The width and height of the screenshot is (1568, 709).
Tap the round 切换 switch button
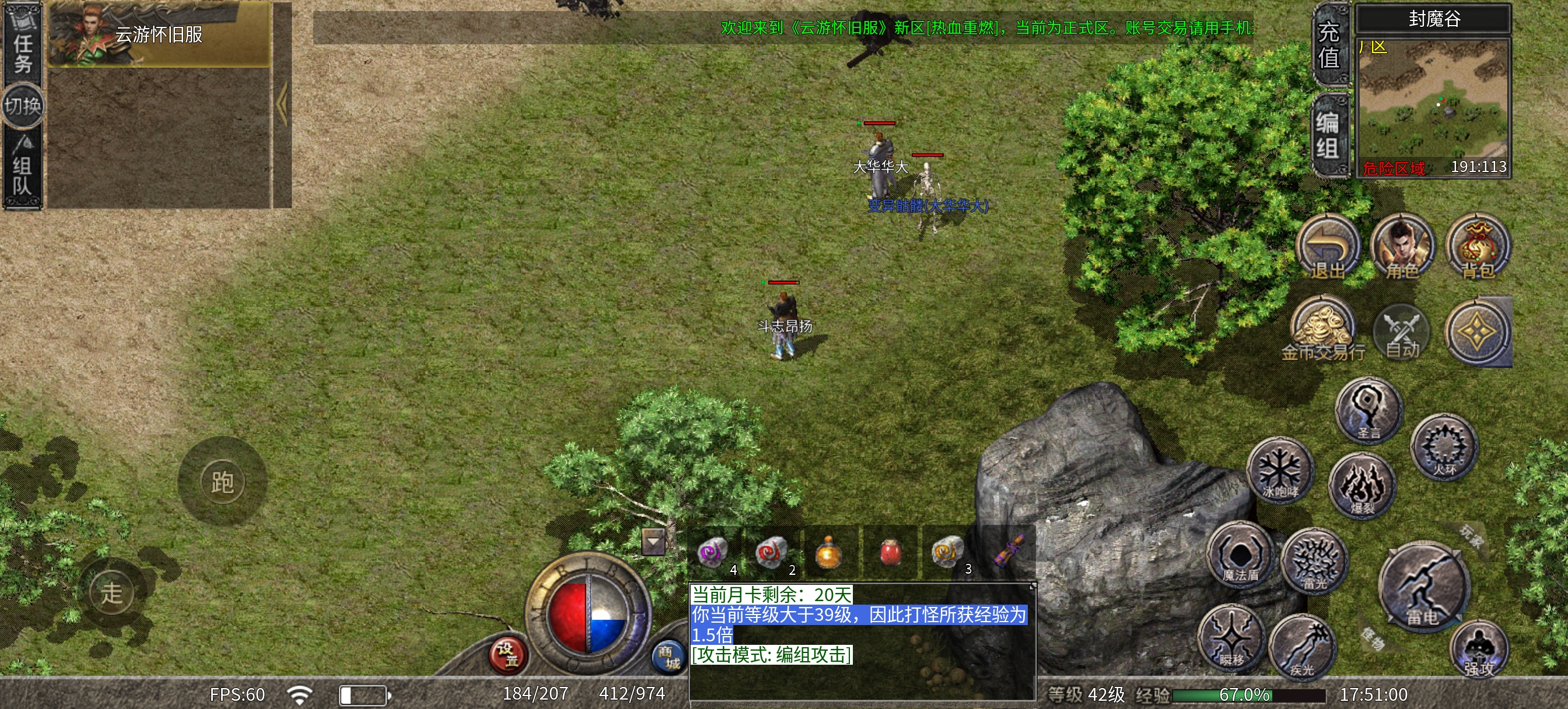23,107
